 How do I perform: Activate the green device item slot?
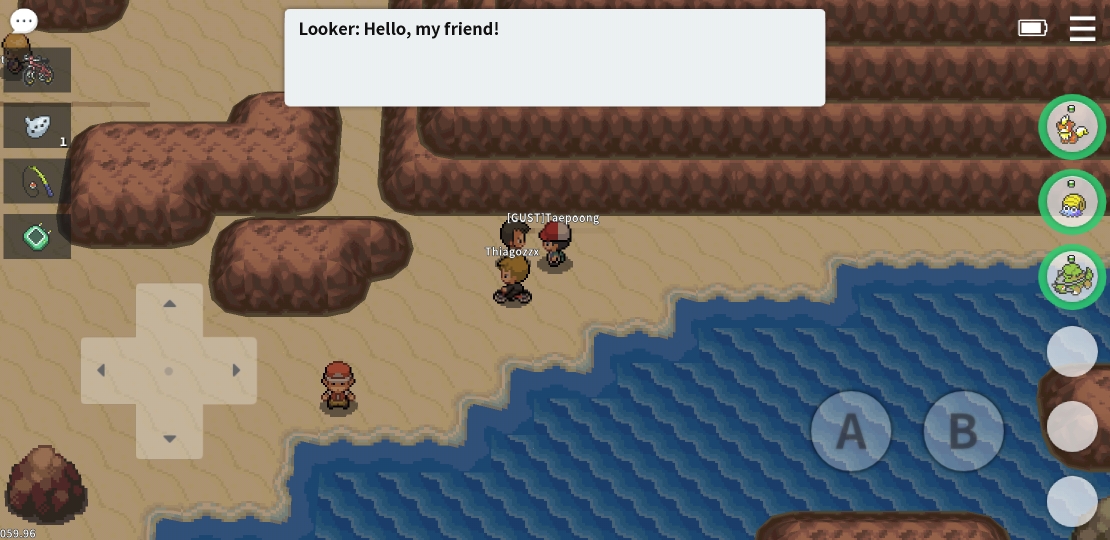click(37, 237)
